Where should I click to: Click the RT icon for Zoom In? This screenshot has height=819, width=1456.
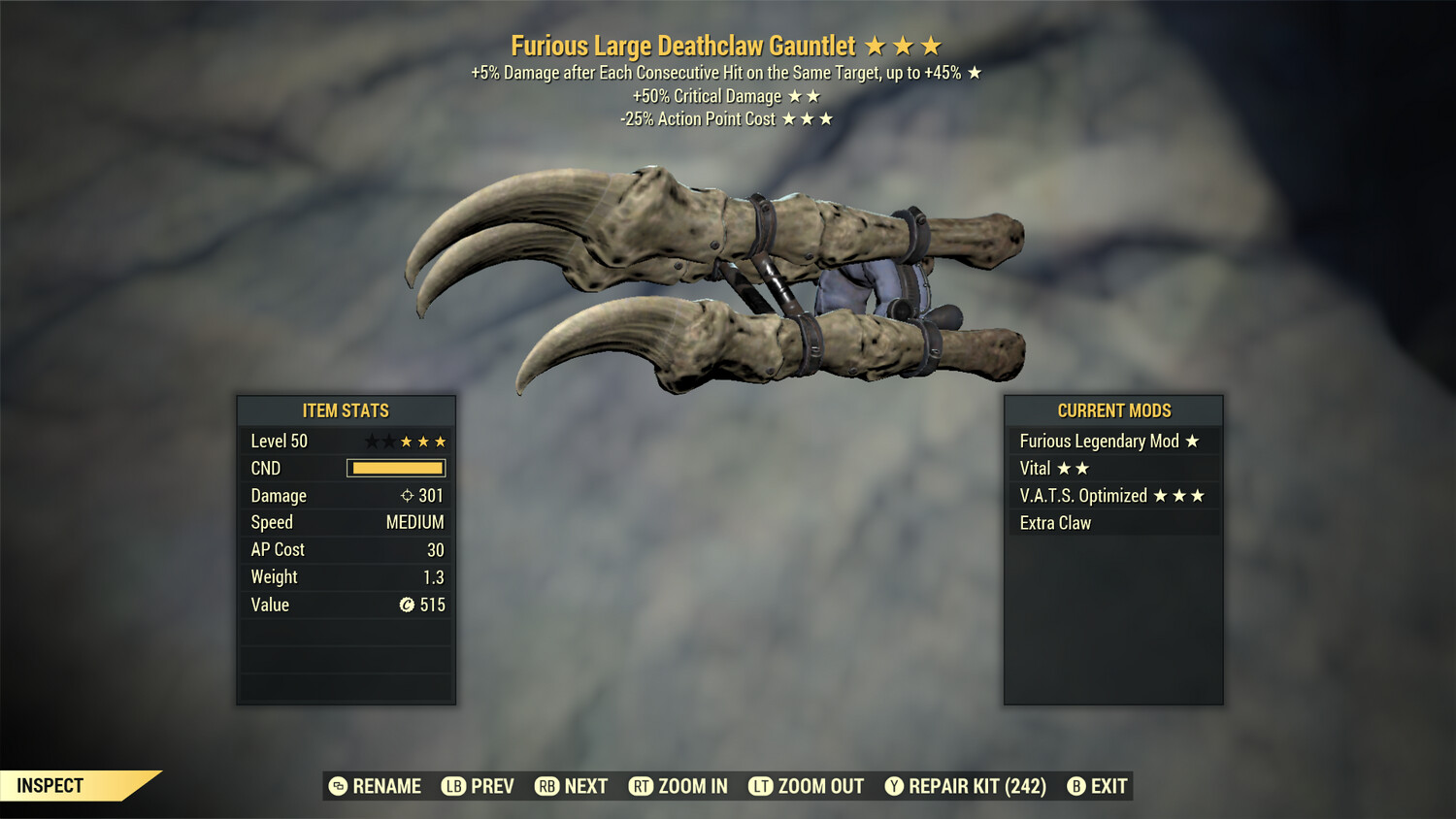point(642,786)
